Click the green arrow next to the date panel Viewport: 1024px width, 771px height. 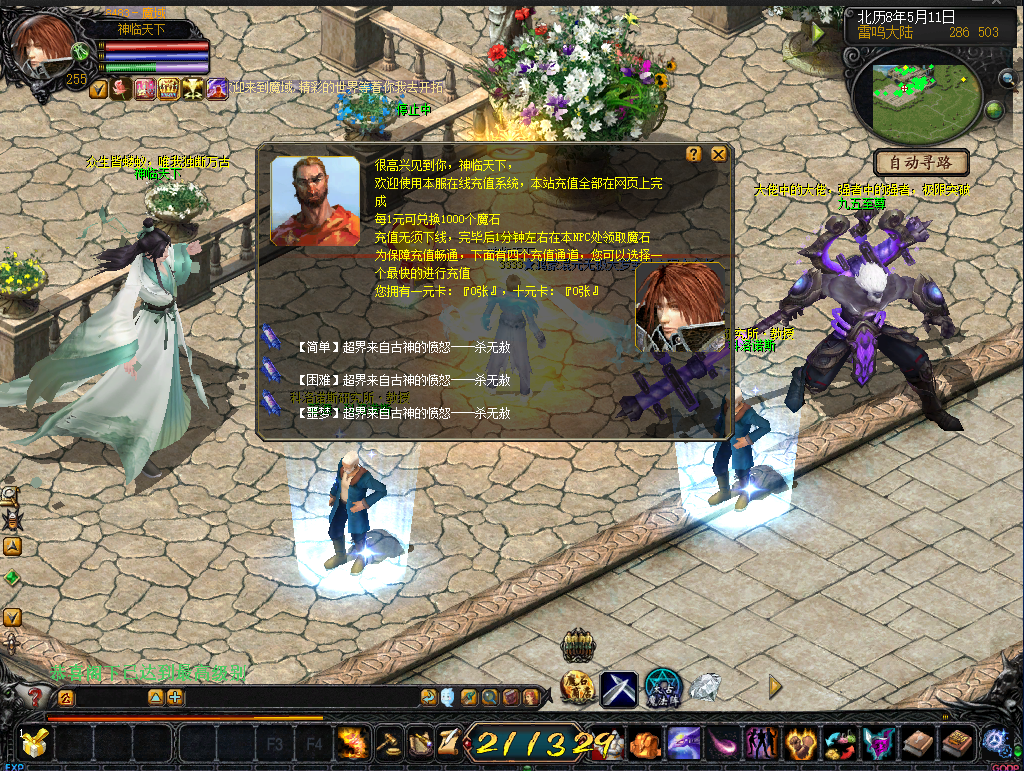(x=819, y=33)
